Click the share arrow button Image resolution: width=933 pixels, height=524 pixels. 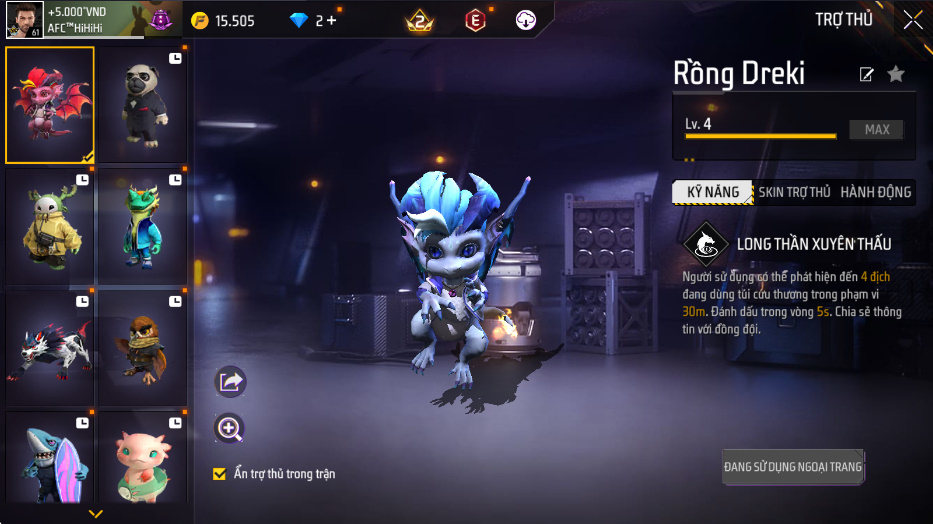[230, 381]
